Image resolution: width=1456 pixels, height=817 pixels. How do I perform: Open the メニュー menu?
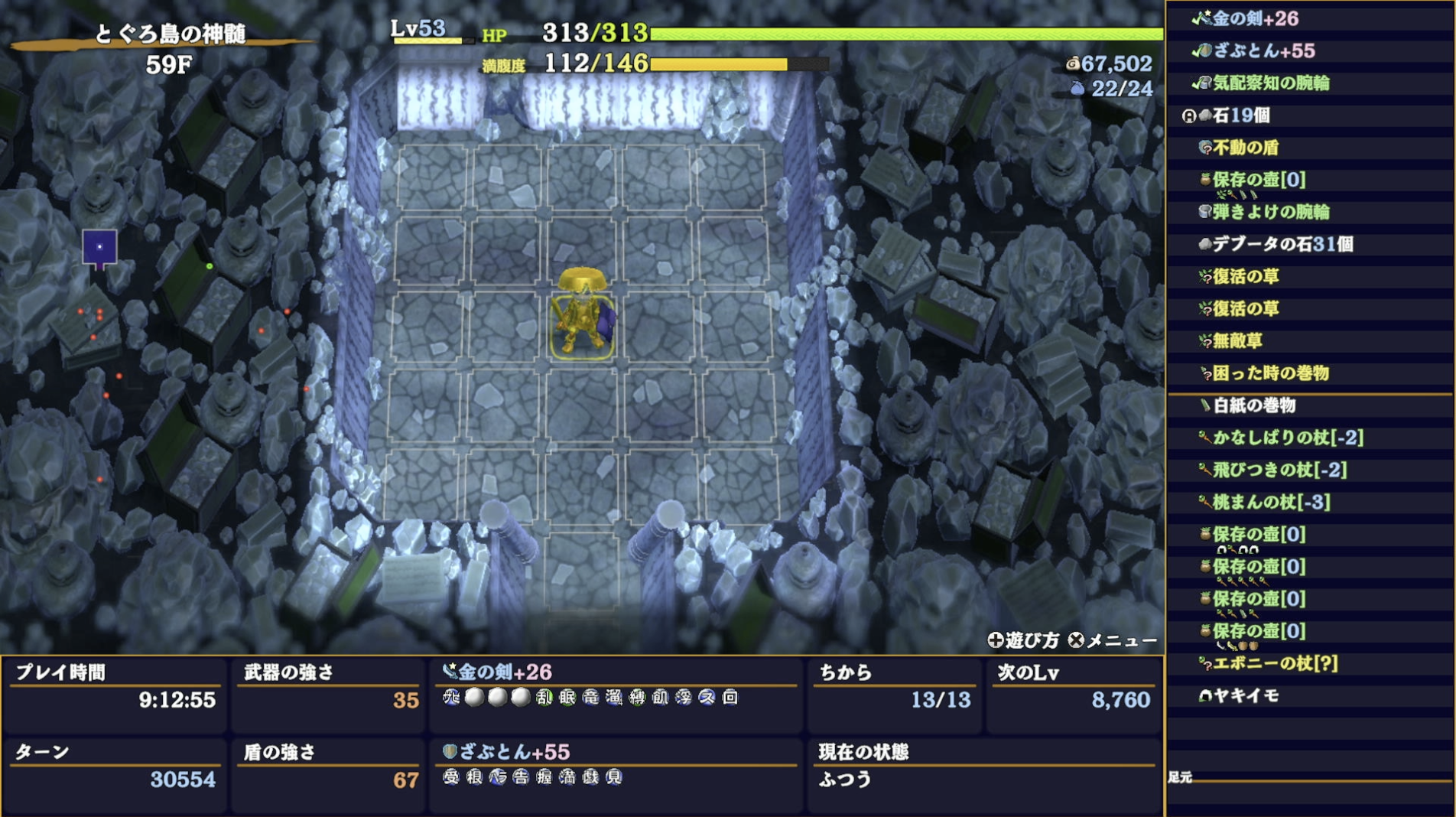pyautogui.click(x=1113, y=640)
